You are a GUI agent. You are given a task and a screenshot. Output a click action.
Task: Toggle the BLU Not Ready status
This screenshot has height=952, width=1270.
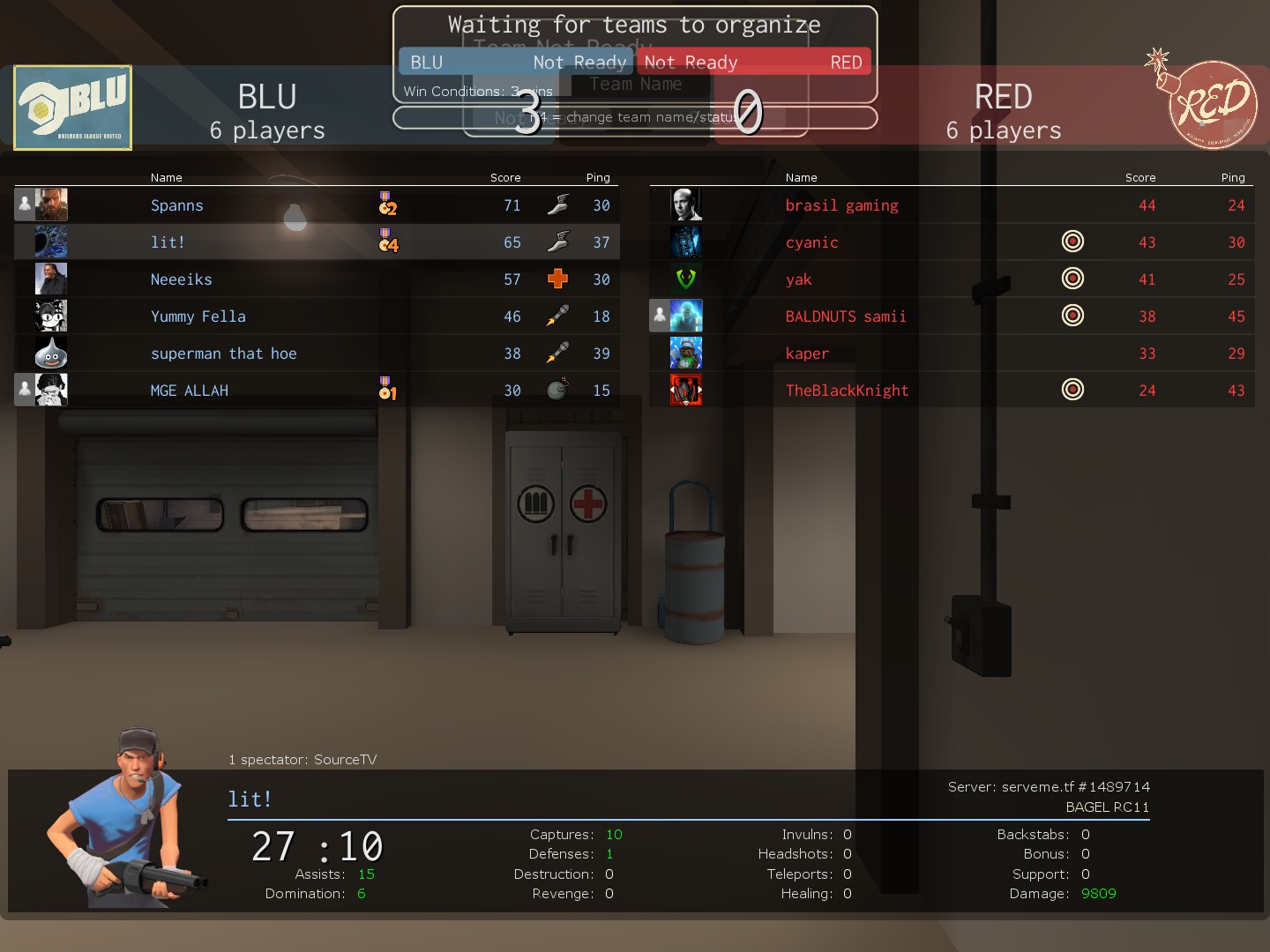[x=516, y=62]
